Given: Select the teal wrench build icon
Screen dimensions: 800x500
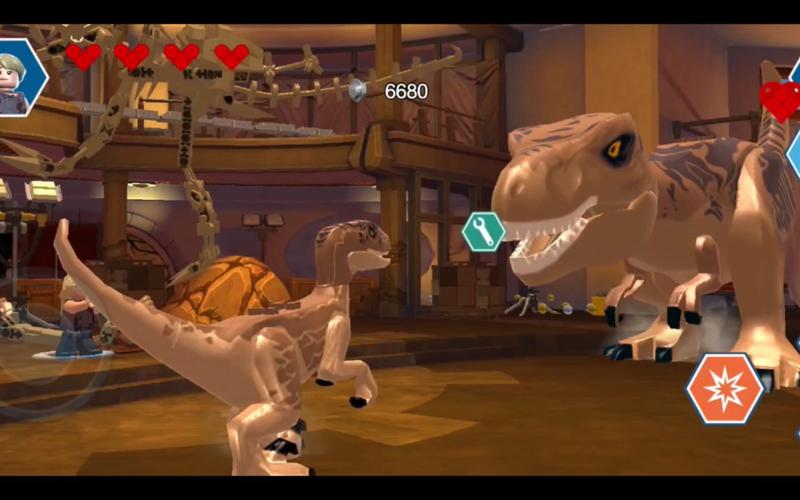Looking at the screenshot, I should pos(483,232).
